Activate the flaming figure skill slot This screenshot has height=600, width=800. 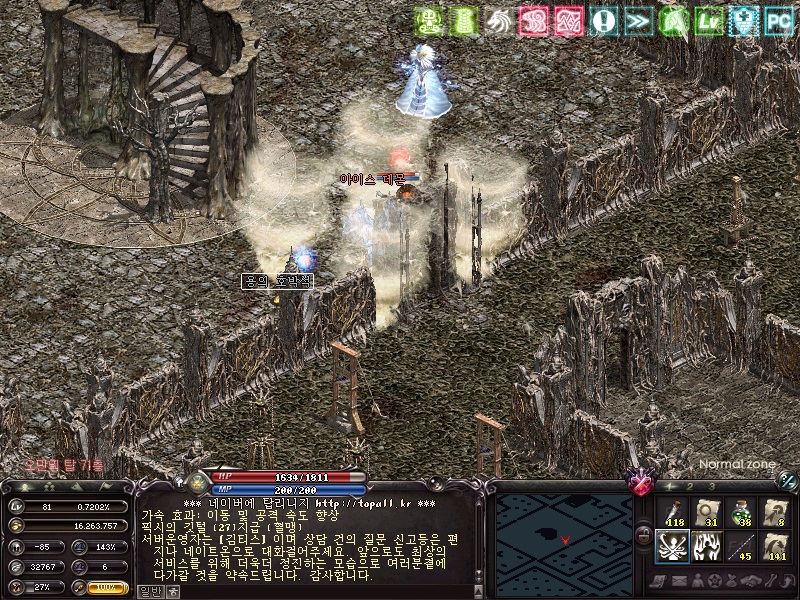click(x=706, y=547)
